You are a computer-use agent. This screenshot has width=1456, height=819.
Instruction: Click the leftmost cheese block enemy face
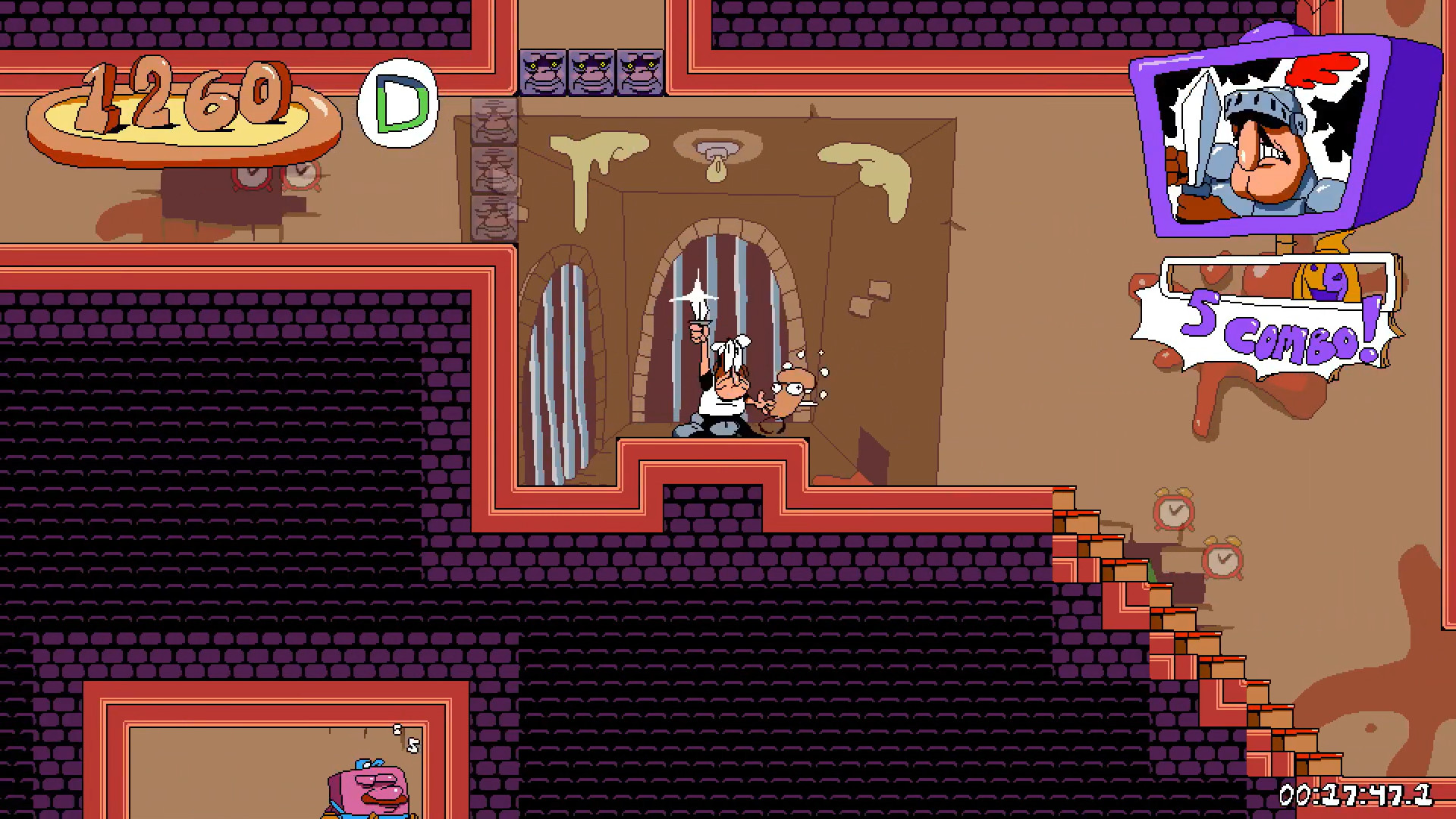(544, 72)
